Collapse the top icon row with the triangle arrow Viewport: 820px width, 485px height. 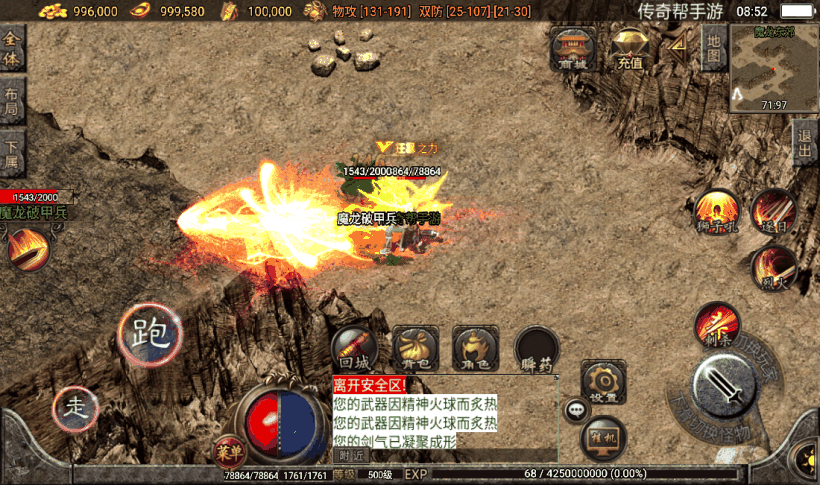[x=678, y=45]
